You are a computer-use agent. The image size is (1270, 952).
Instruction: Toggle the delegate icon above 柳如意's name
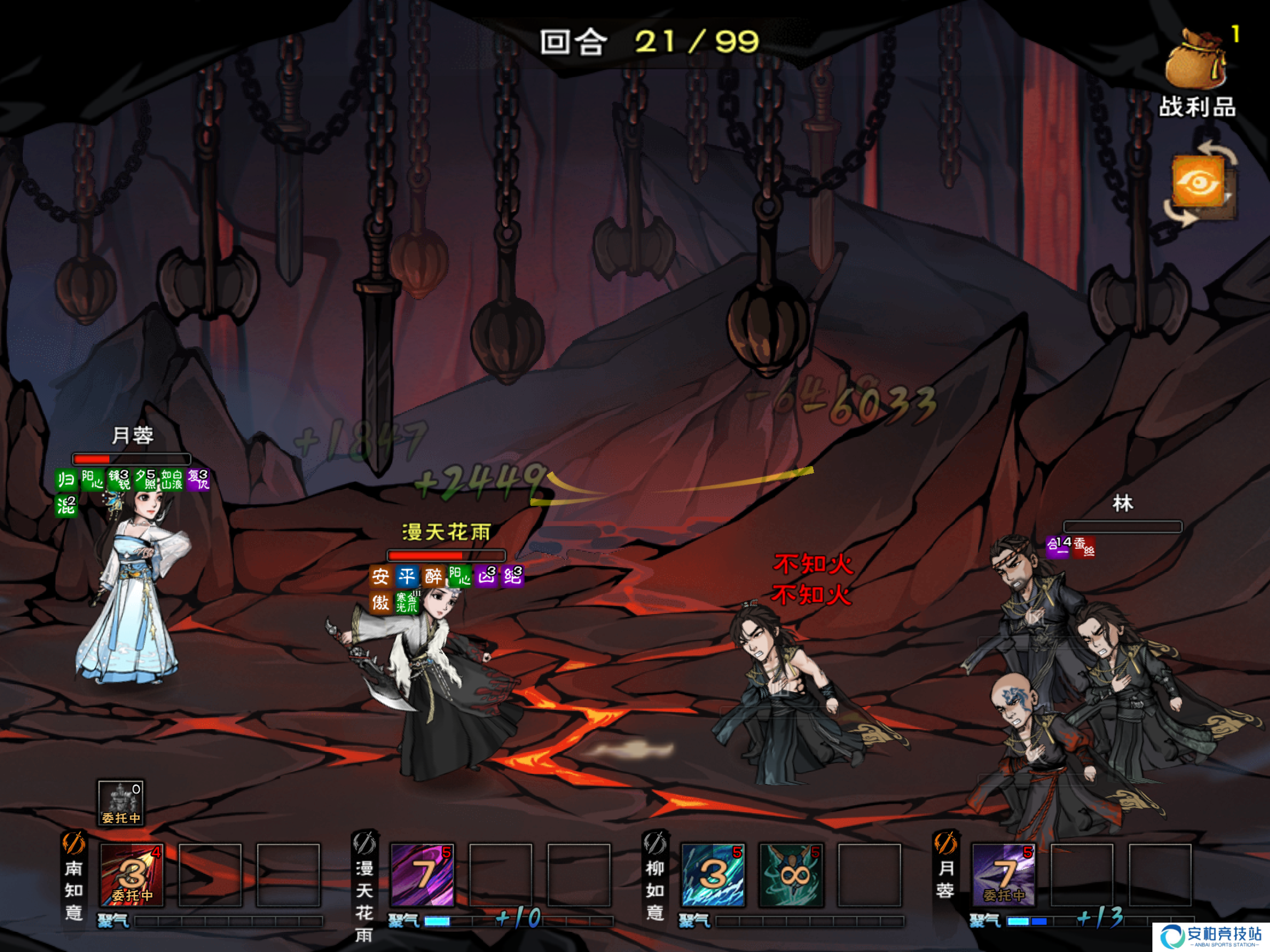click(x=654, y=844)
